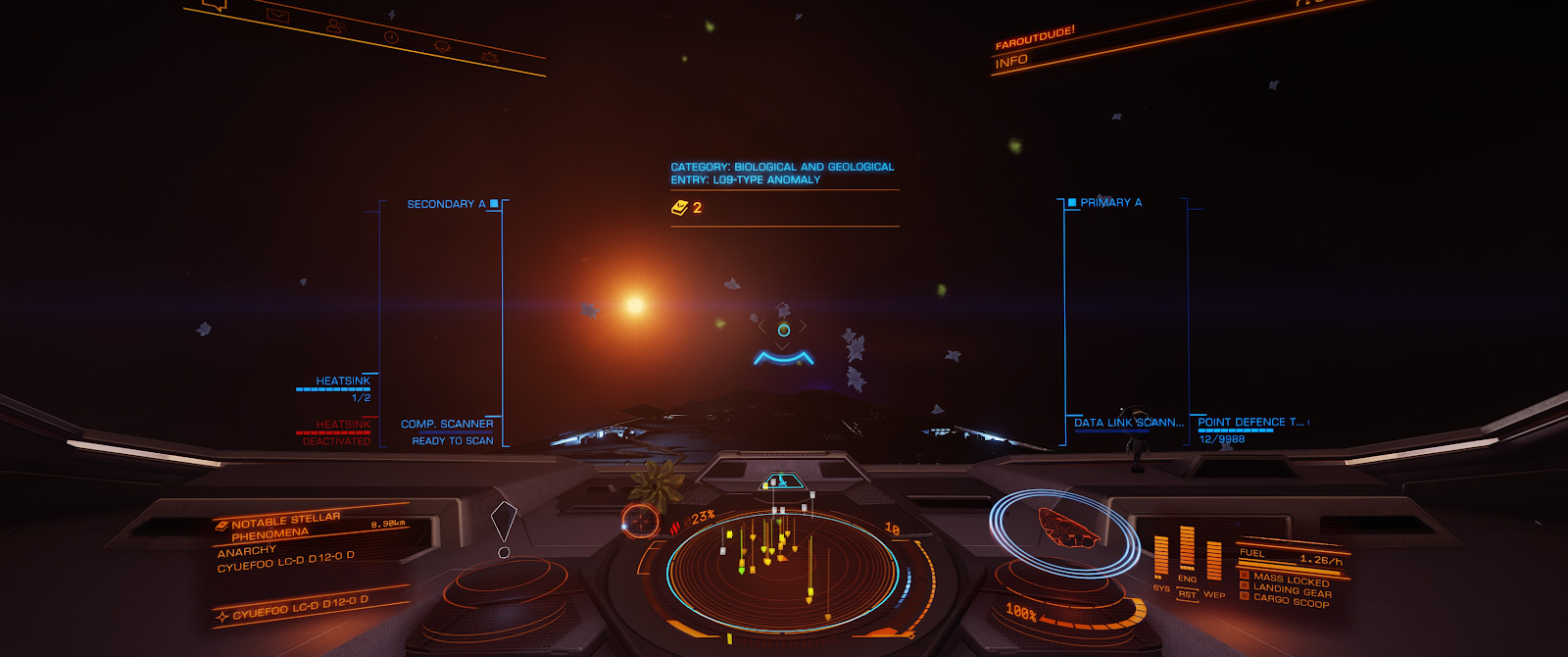
Task: Show the friends and wing tab
Action: coord(334,26)
